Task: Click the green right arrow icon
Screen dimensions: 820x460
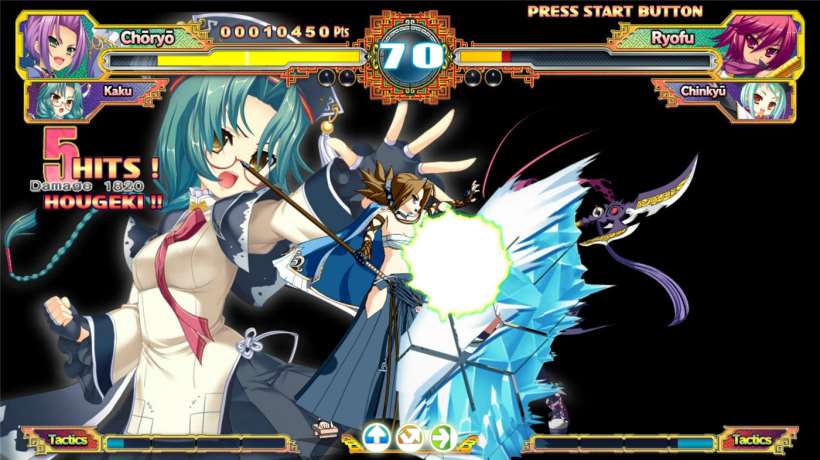Action: tap(442, 437)
